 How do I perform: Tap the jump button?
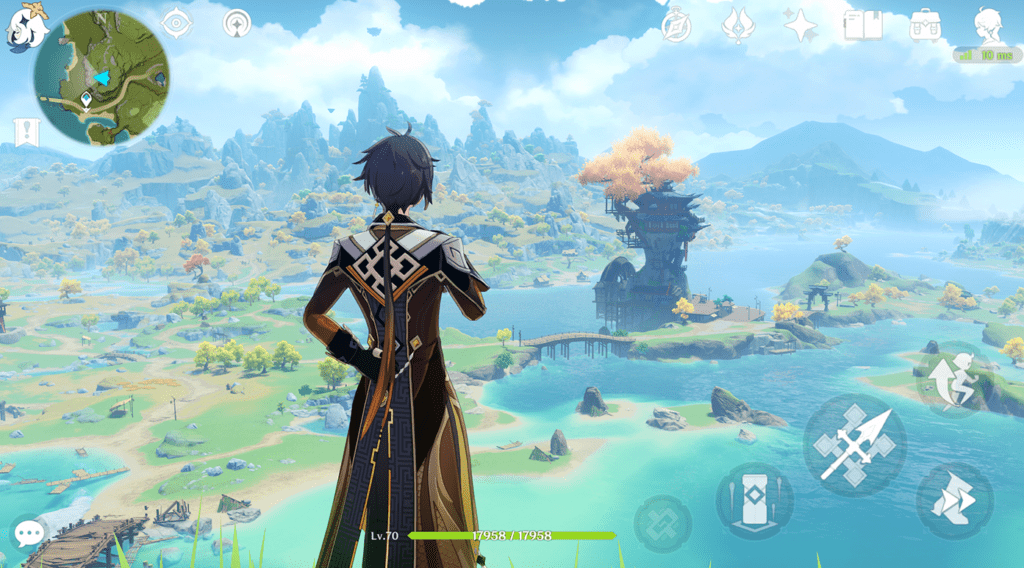(x=954, y=380)
